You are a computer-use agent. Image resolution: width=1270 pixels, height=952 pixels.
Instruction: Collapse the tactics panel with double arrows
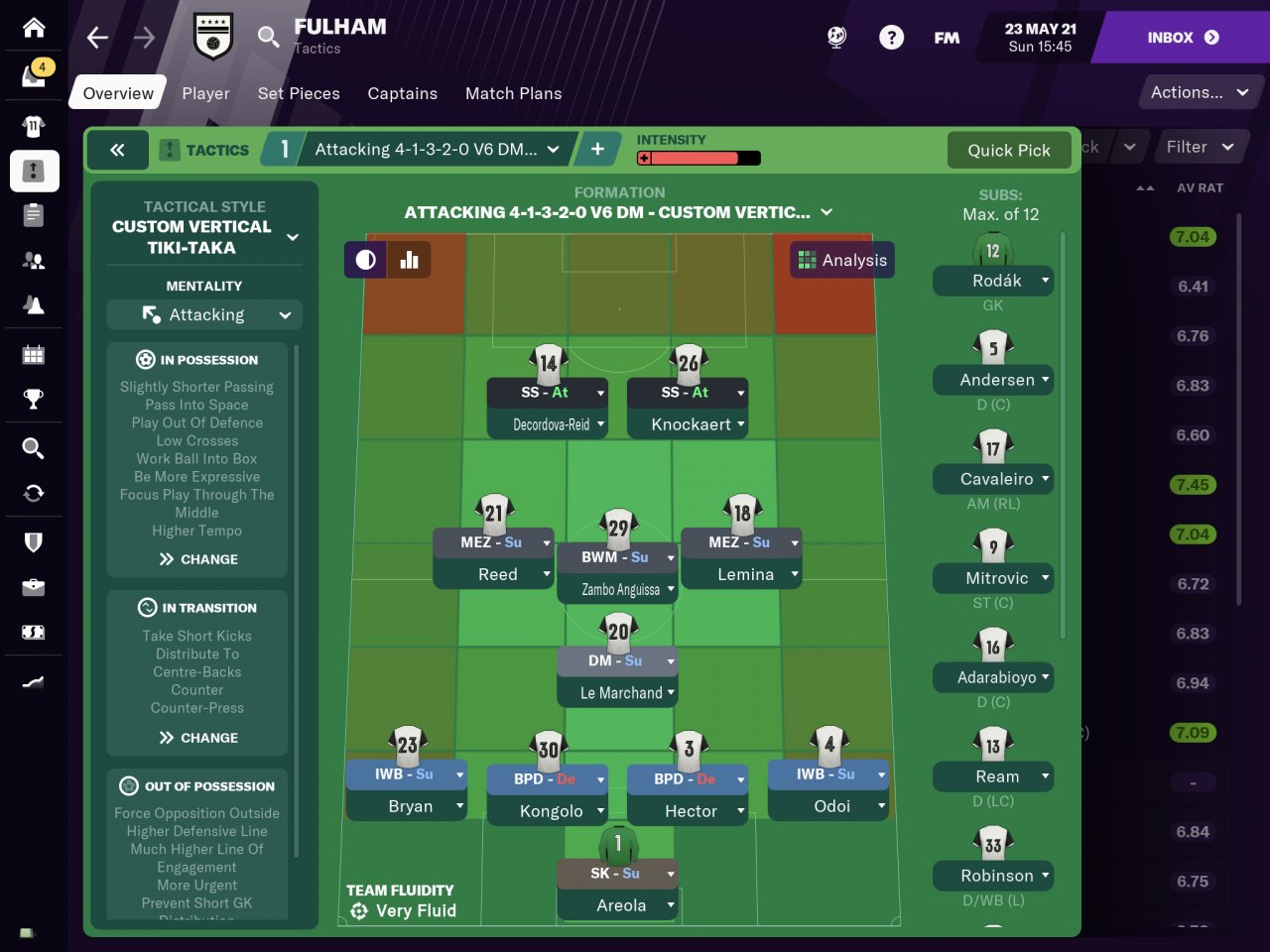click(x=117, y=150)
